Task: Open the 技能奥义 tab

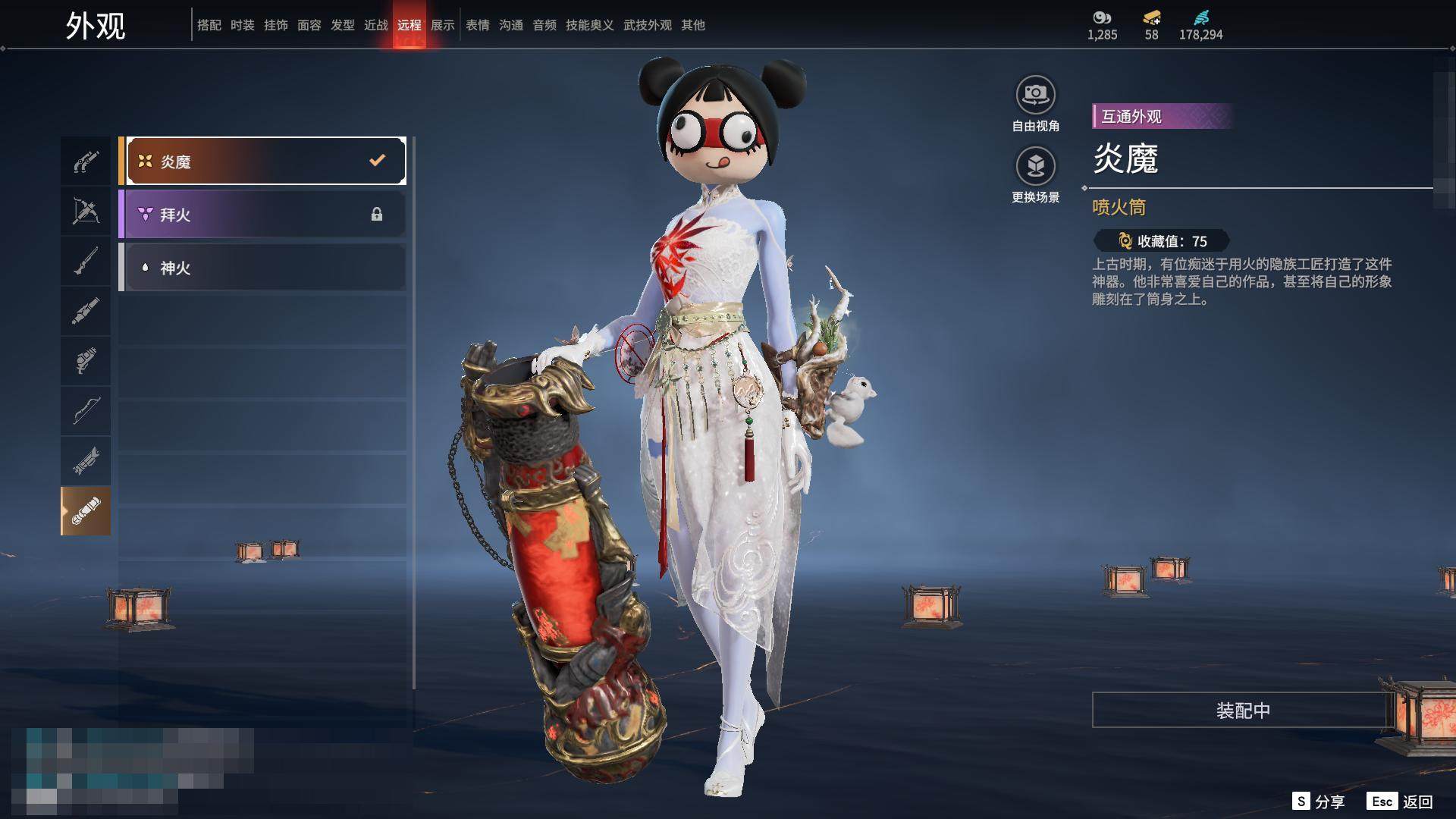Action: click(x=590, y=25)
